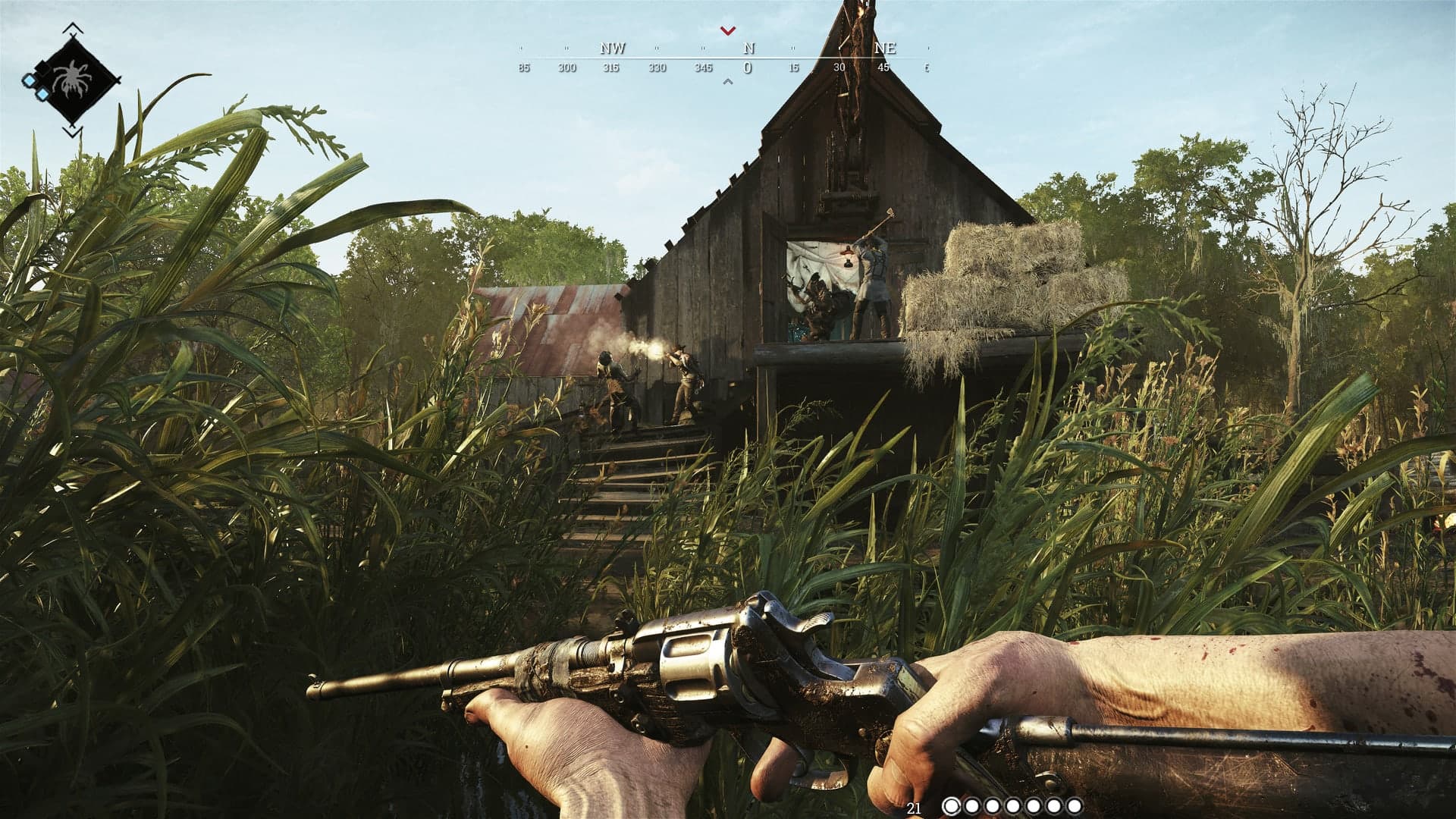This screenshot has width=1456, height=819.
Task: Click the lower blue clue diamond marker
Action: tap(42, 94)
